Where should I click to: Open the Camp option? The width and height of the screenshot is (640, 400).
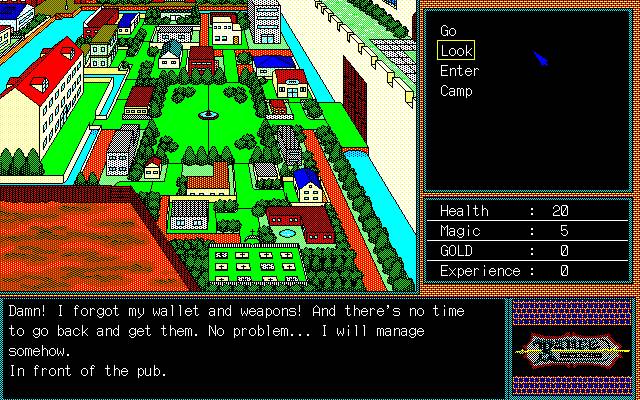point(456,91)
